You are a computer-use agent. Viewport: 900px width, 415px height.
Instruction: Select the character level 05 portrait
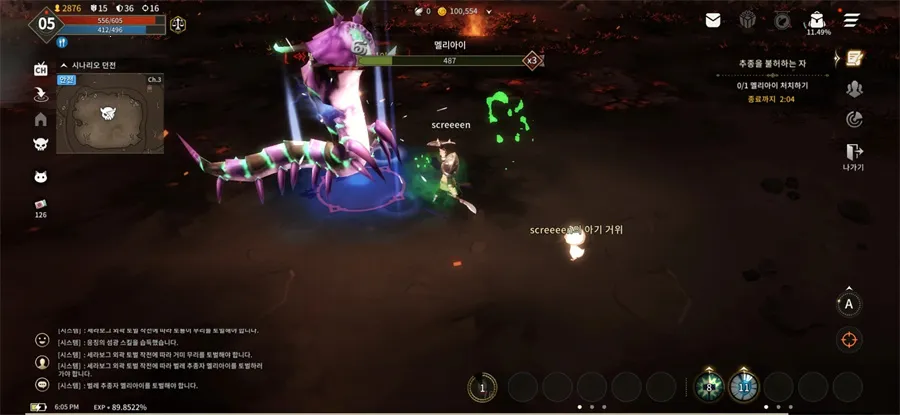pos(46,24)
